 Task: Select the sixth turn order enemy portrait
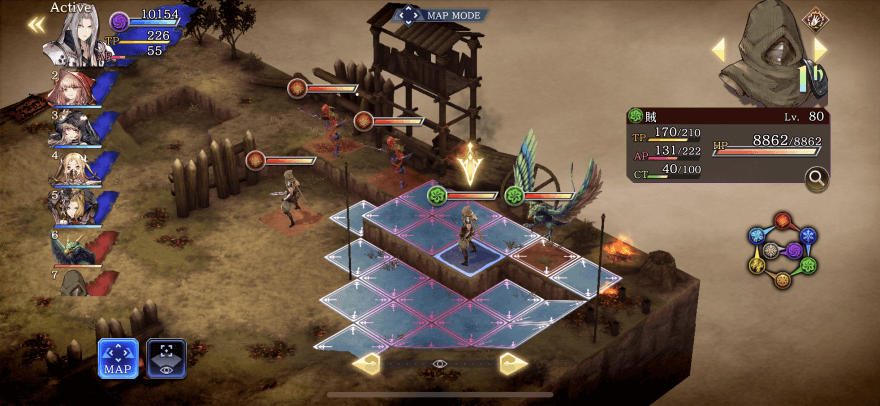click(x=71, y=247)
